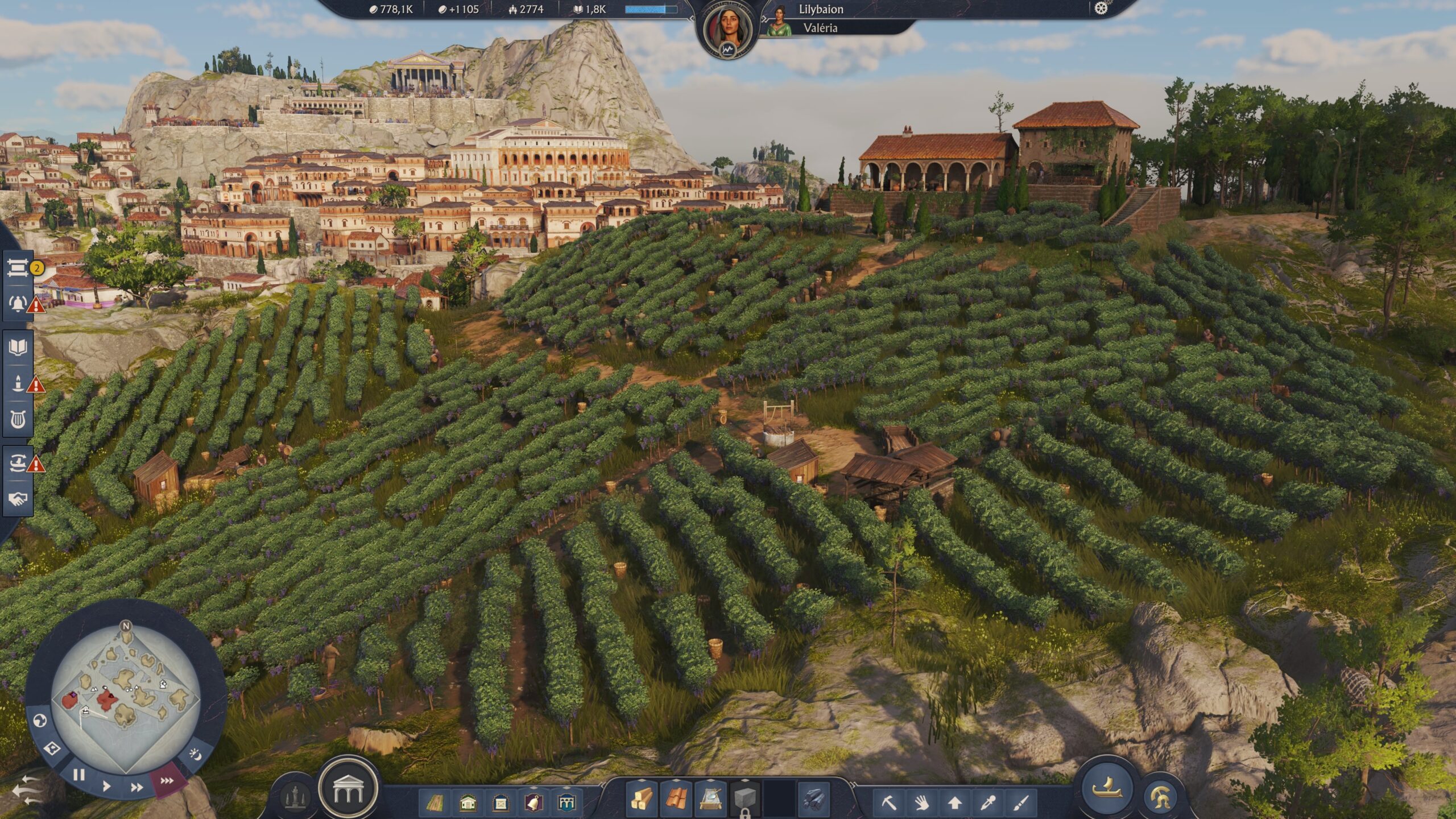Open the lyre culture menu
Viewport: 1456px width, 819px height.
tap(18, 421)
